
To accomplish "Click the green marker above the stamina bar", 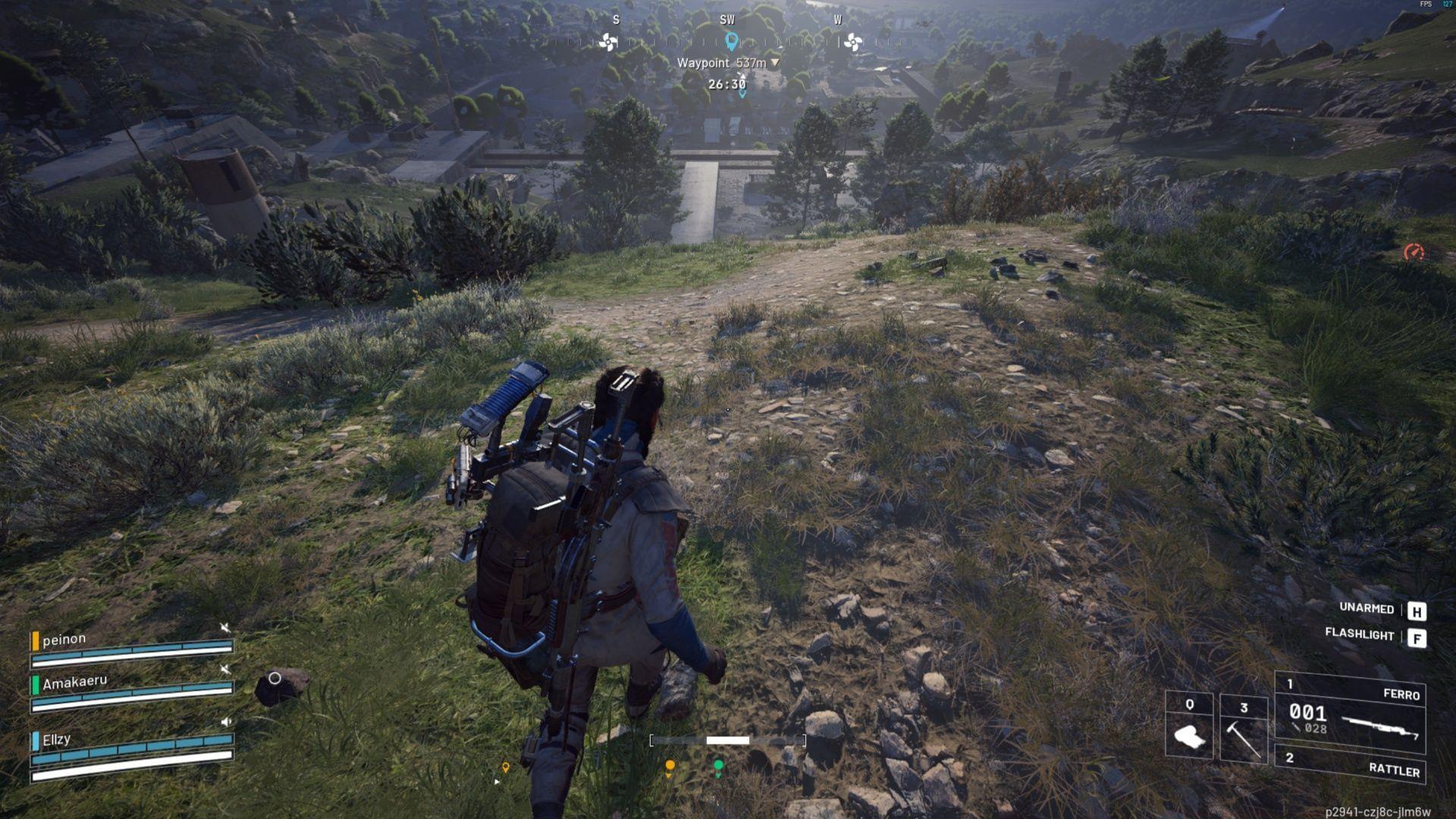I will [717, 764].
